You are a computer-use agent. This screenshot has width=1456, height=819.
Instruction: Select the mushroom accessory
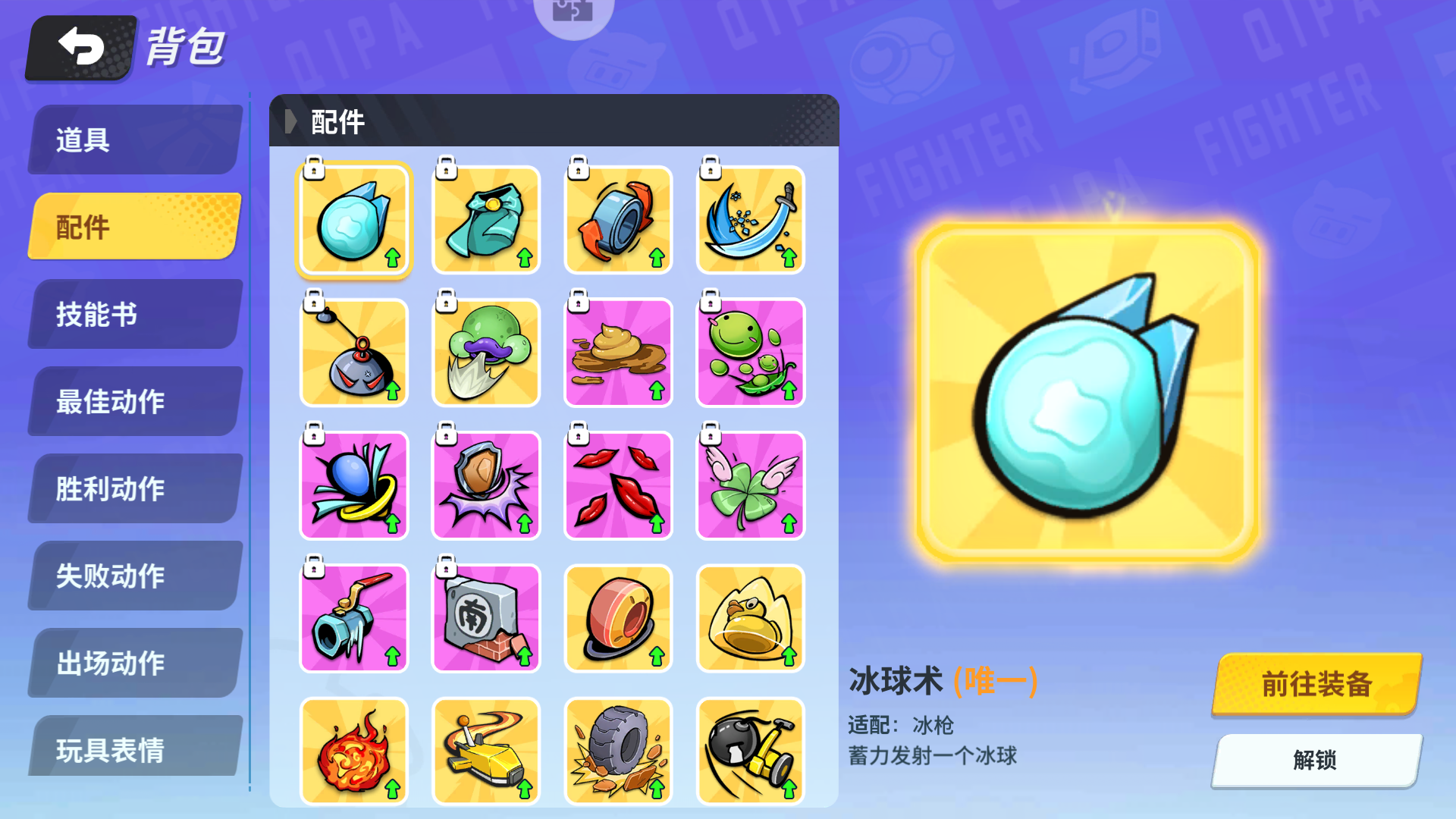point(485,352)
